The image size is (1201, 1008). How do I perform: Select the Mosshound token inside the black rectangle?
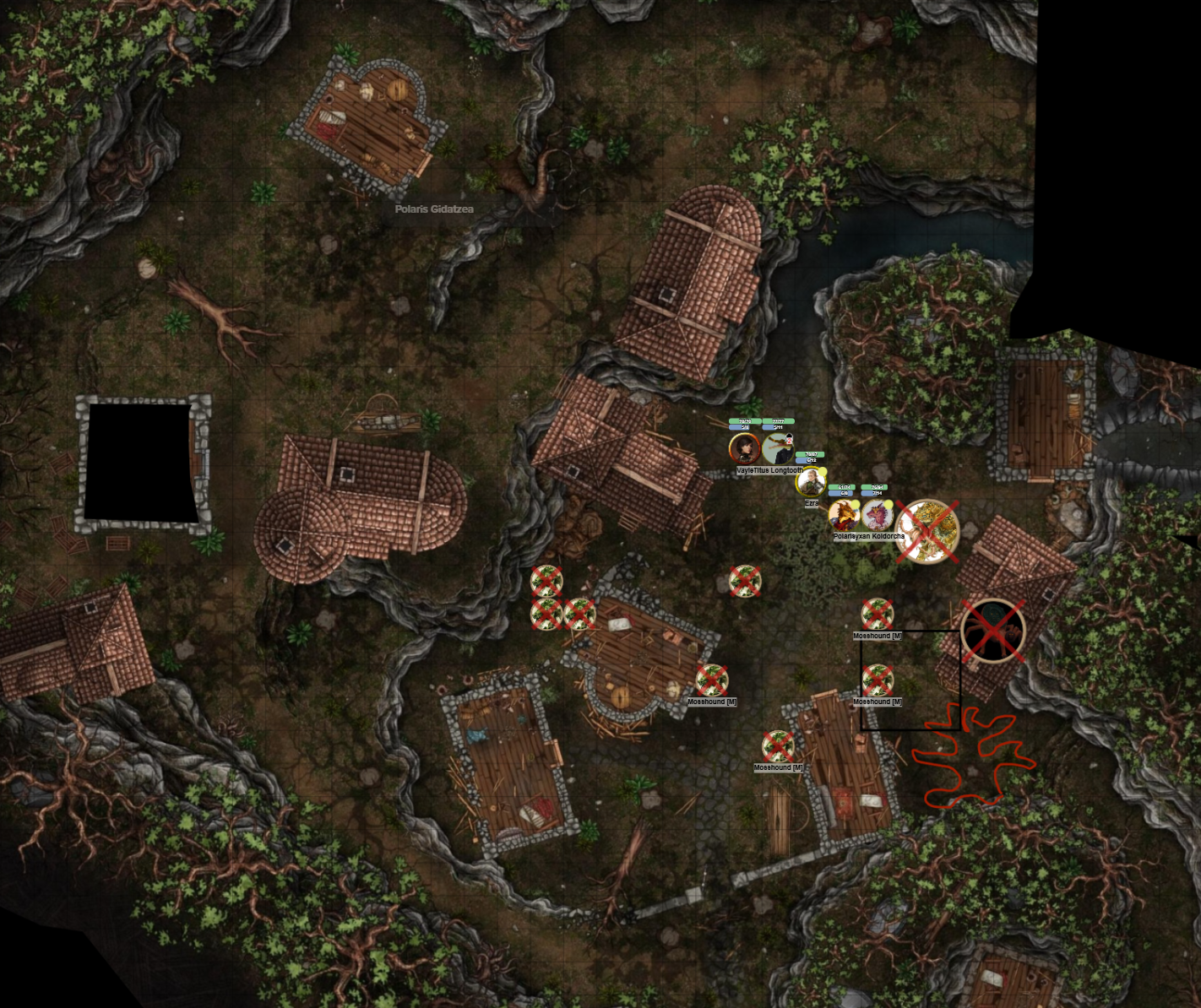point(879,680)
